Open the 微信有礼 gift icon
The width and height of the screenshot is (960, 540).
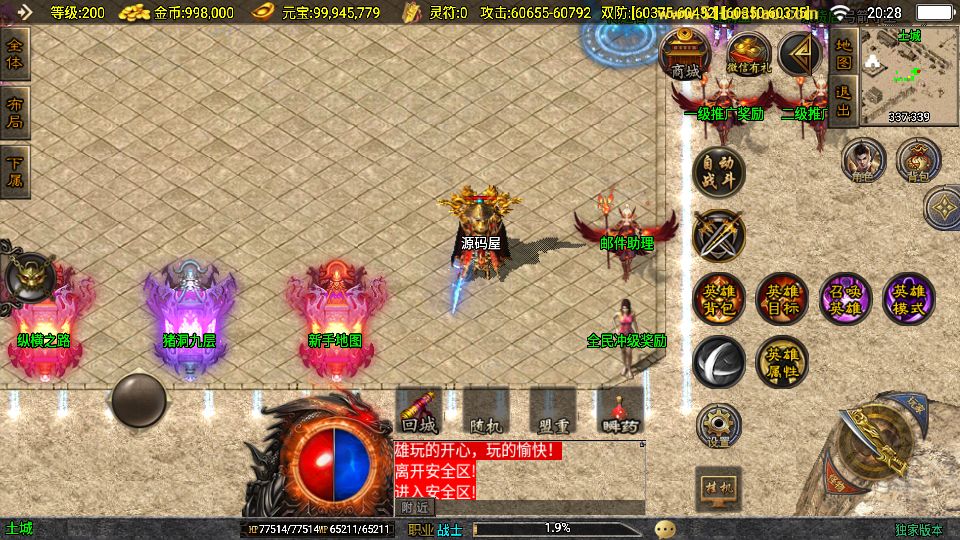748,55
